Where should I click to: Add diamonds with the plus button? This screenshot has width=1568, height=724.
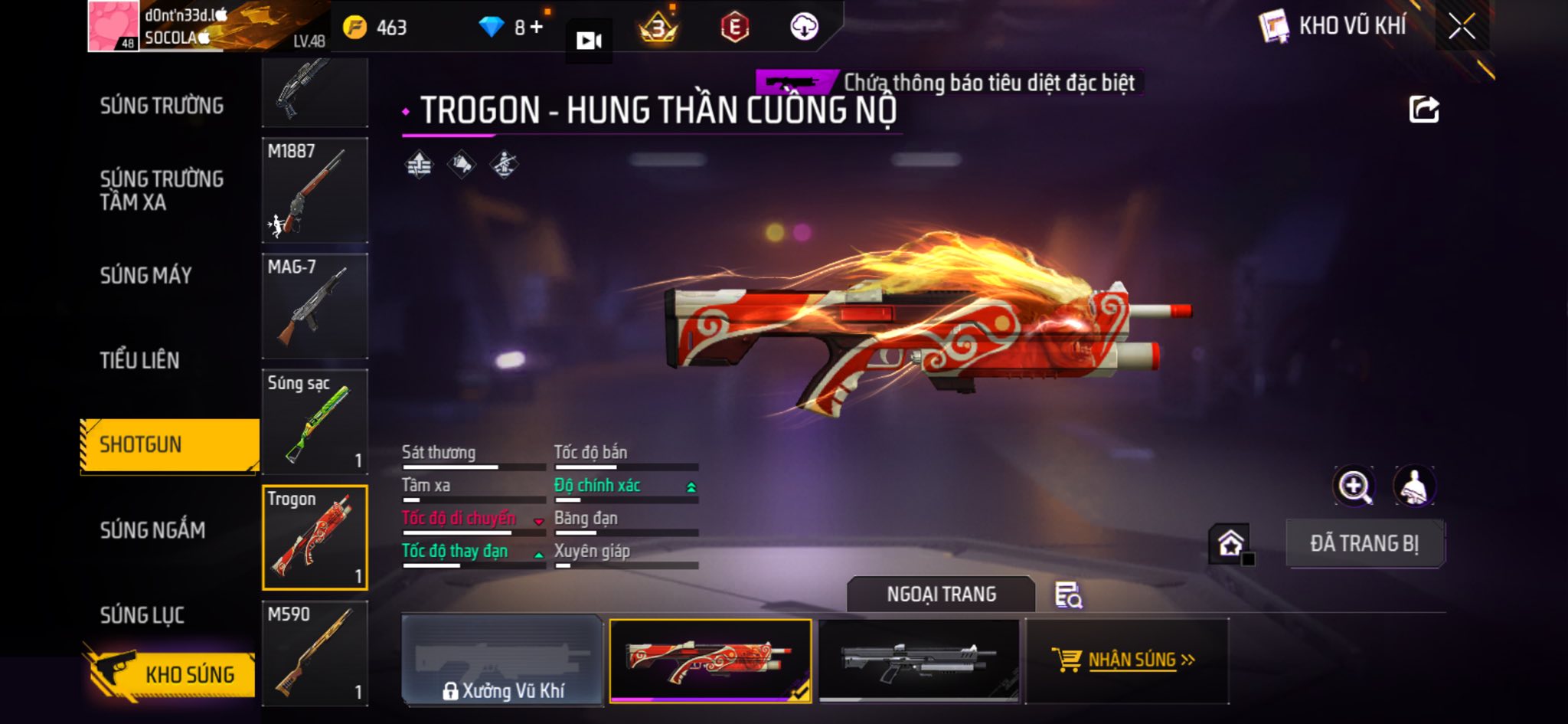point(537,28)
